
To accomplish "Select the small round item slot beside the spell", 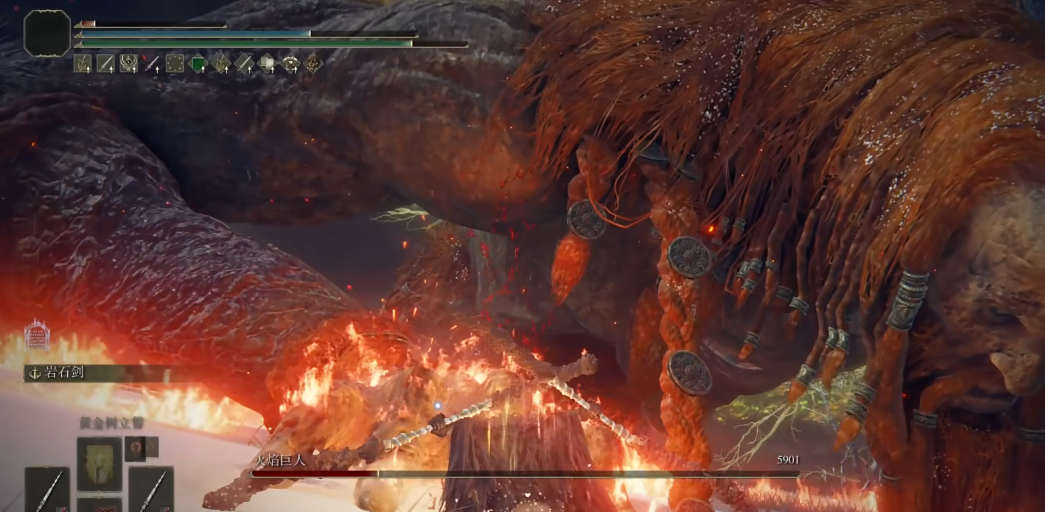I will tap(134, 447).
